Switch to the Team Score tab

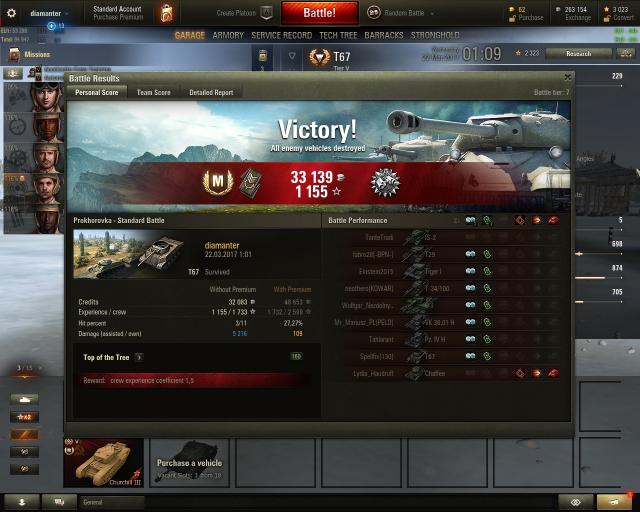pyautogui.click(x=153, y=92)
